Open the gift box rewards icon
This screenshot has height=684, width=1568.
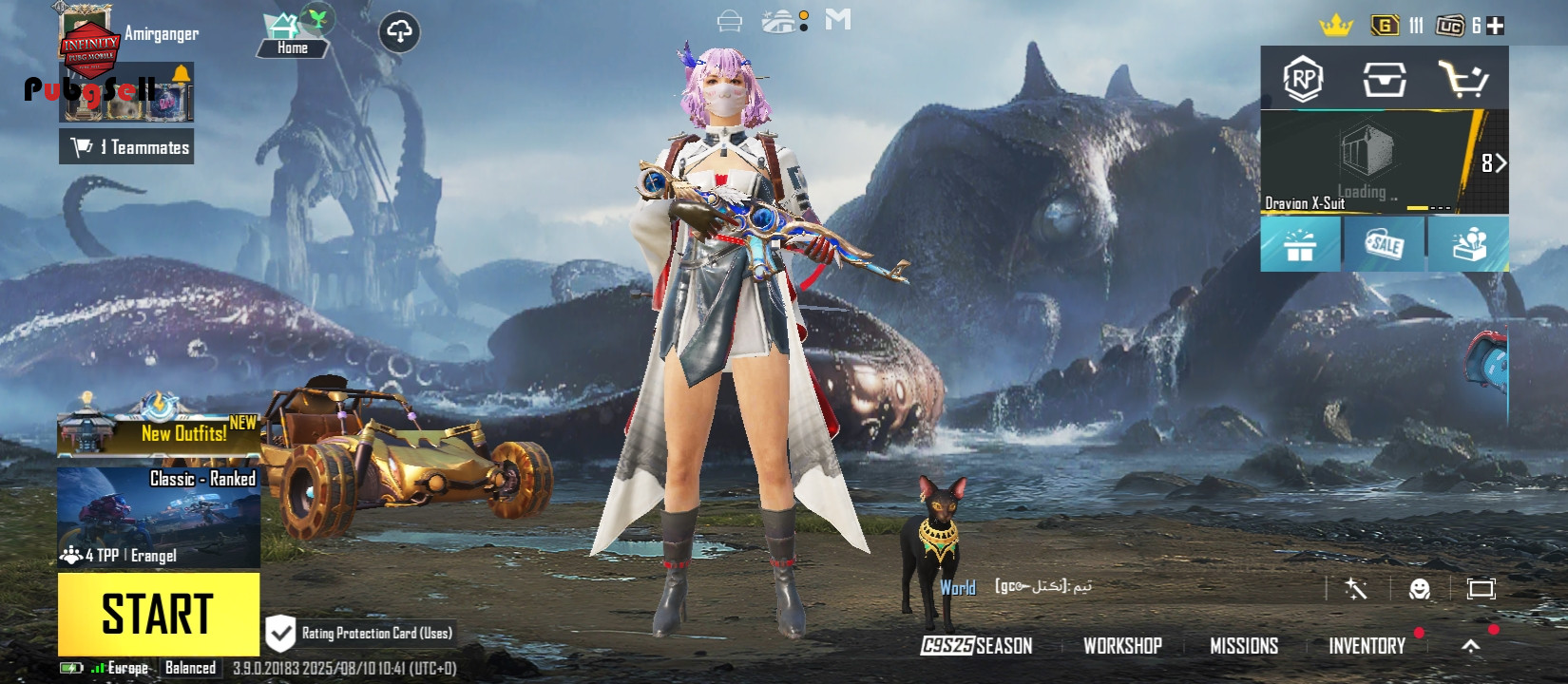(x=1299, y=245)
